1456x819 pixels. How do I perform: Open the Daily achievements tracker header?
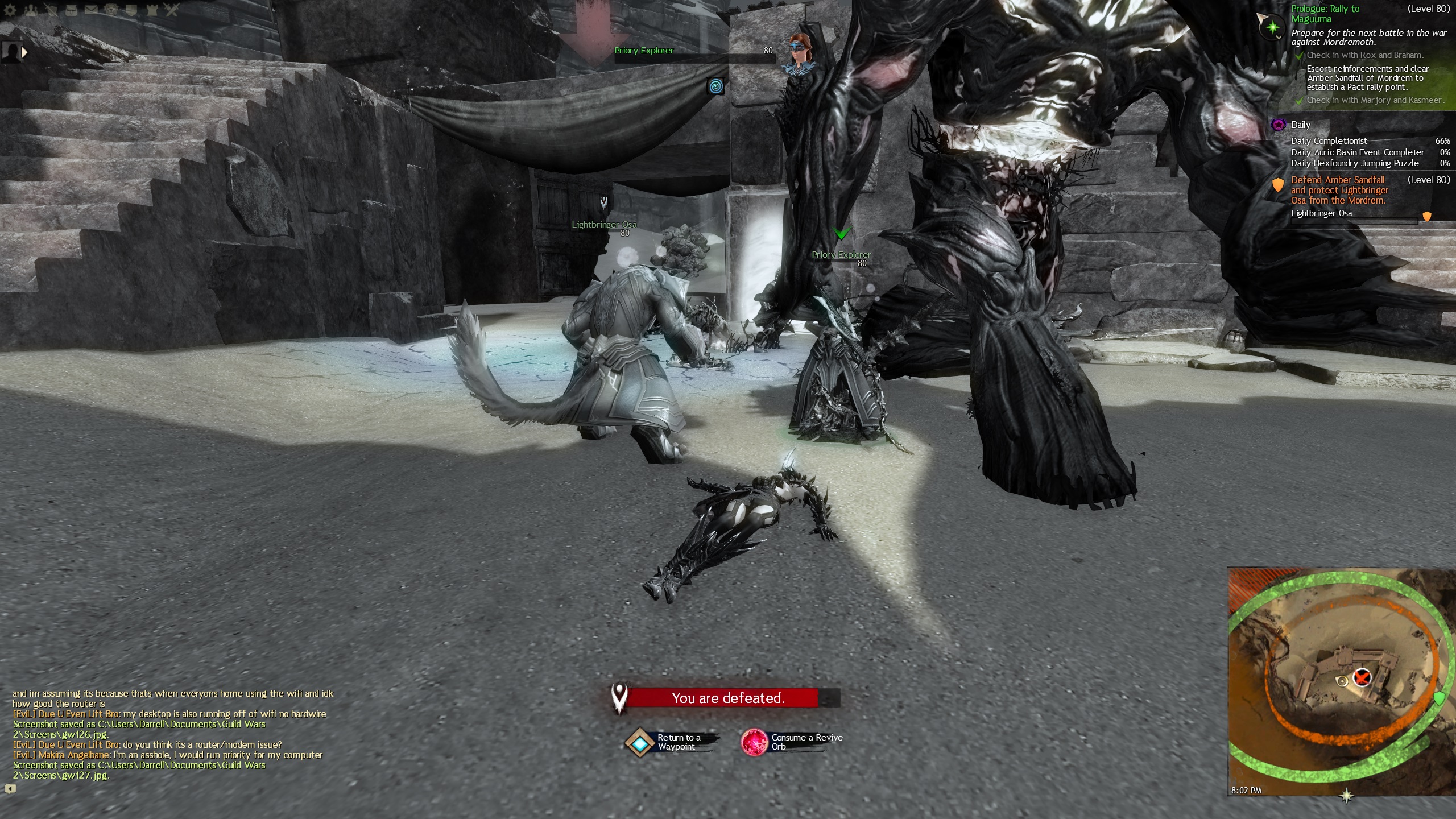(1300, 125)
